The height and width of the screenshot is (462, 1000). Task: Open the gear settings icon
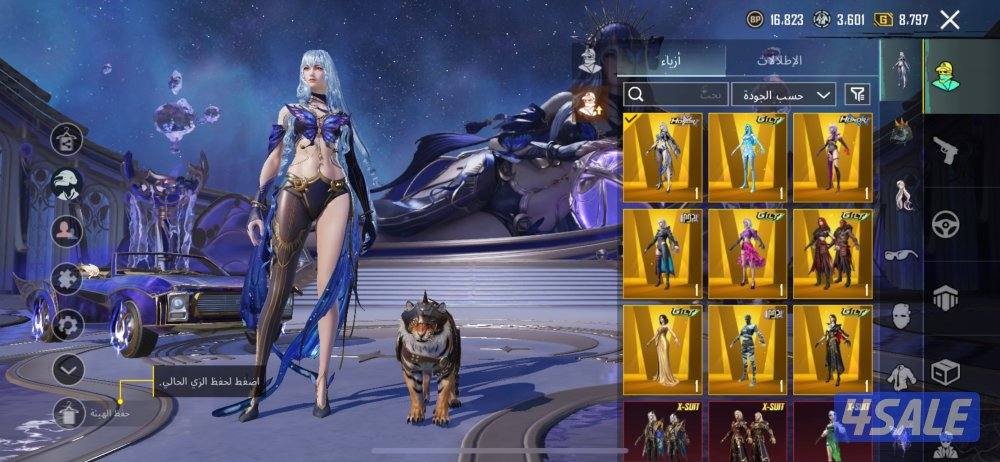68,324
